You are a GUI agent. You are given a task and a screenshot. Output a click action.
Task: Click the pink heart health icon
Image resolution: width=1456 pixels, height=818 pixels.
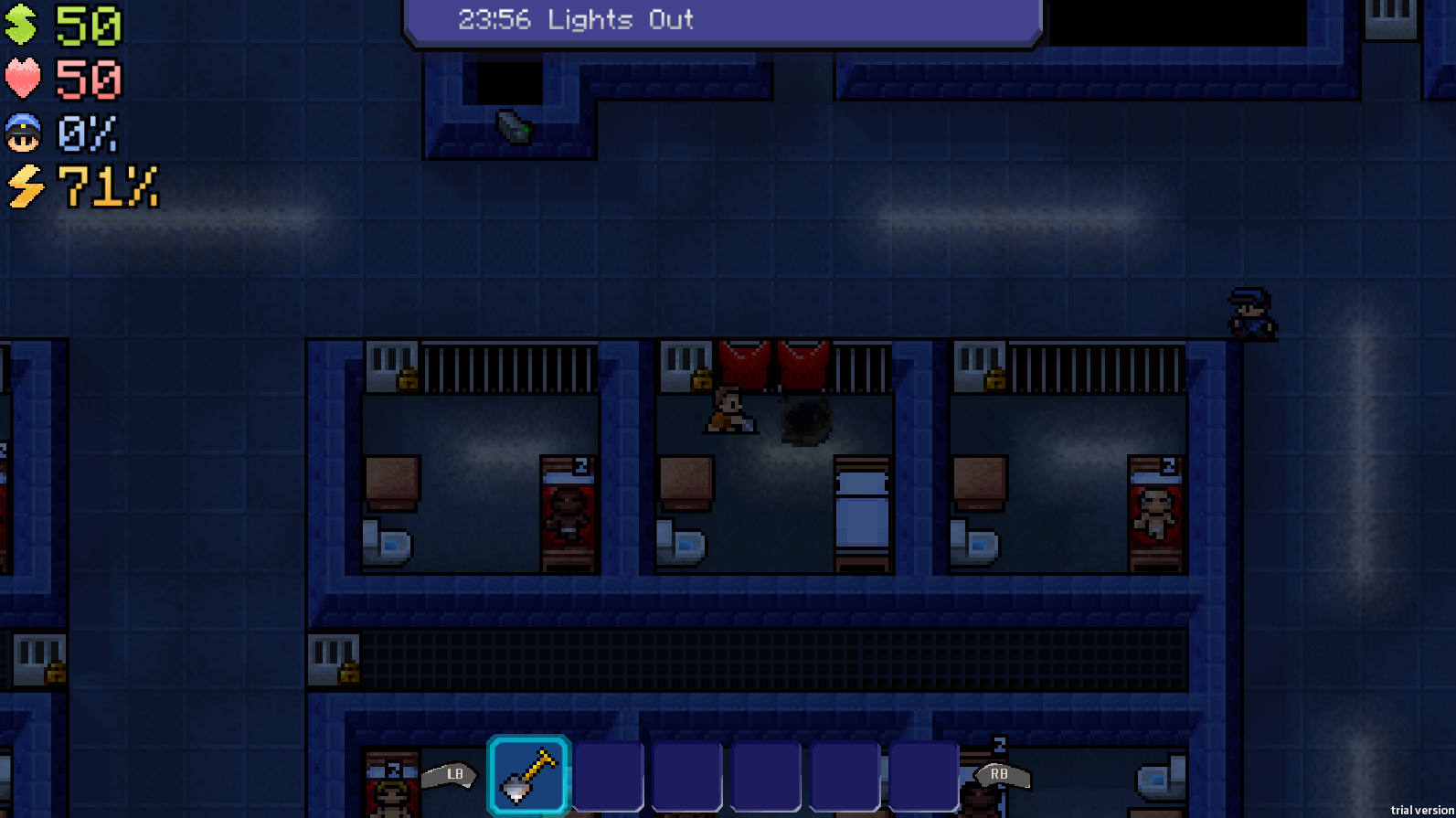click(x=22, y=79)
